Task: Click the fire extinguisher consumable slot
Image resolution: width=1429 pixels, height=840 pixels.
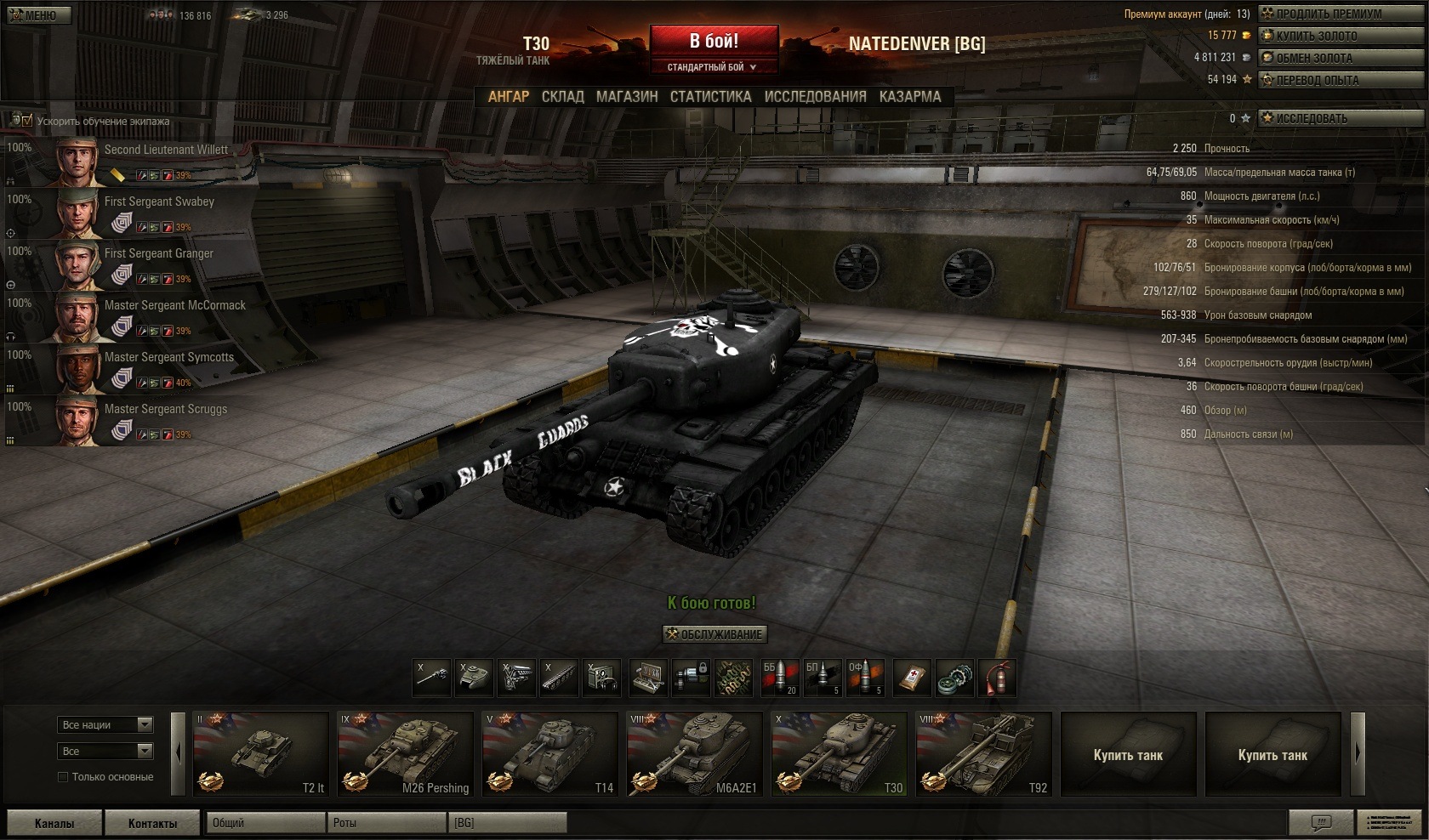Action: 997,678
